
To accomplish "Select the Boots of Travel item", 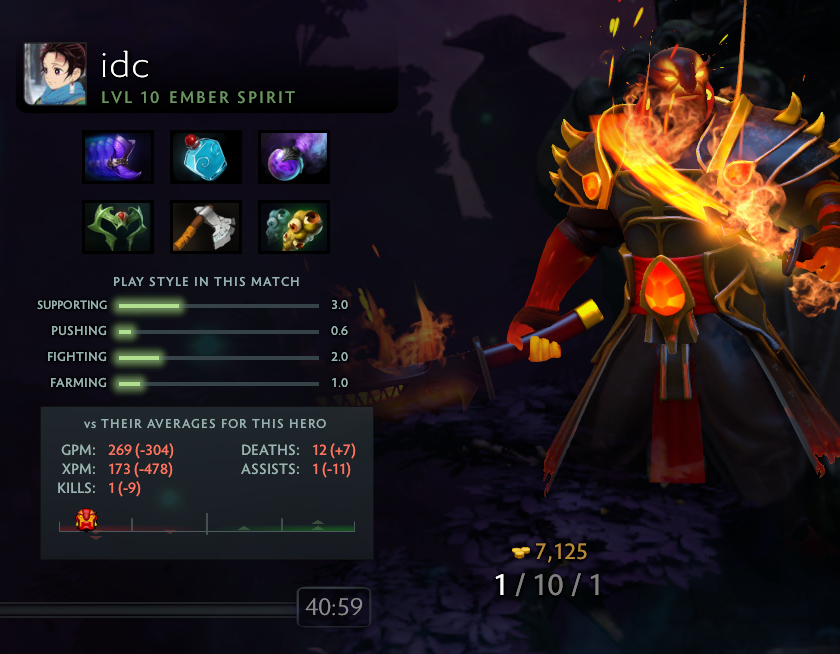I will 118,157.
